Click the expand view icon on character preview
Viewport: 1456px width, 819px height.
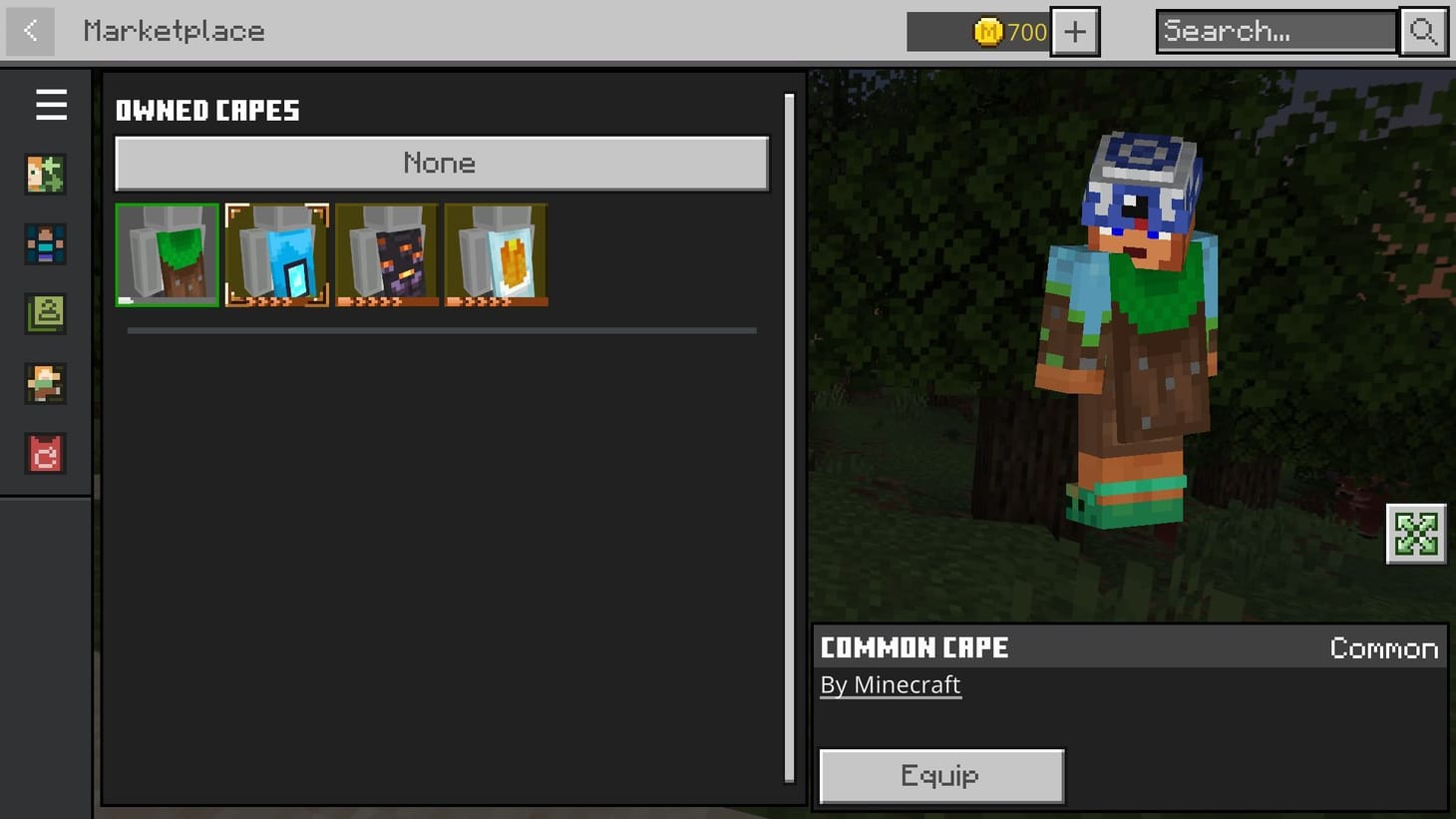(x=1415, y=535)
